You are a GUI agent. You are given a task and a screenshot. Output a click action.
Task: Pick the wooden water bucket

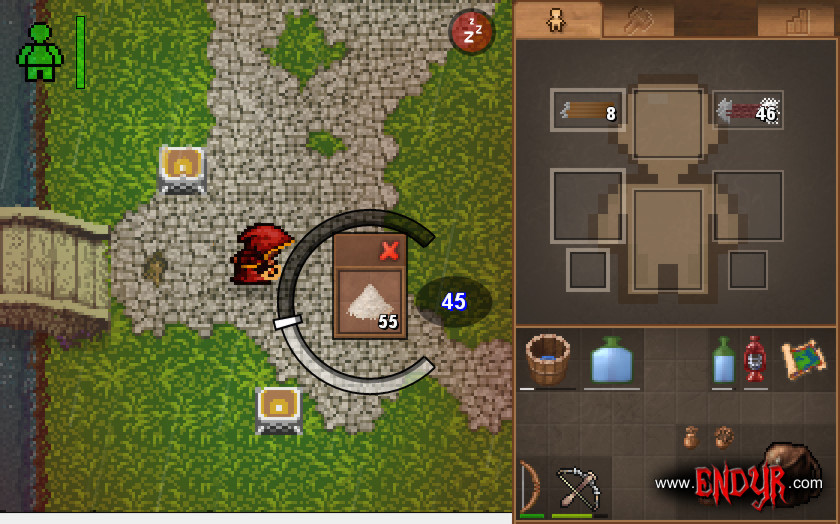pos(547,359)
